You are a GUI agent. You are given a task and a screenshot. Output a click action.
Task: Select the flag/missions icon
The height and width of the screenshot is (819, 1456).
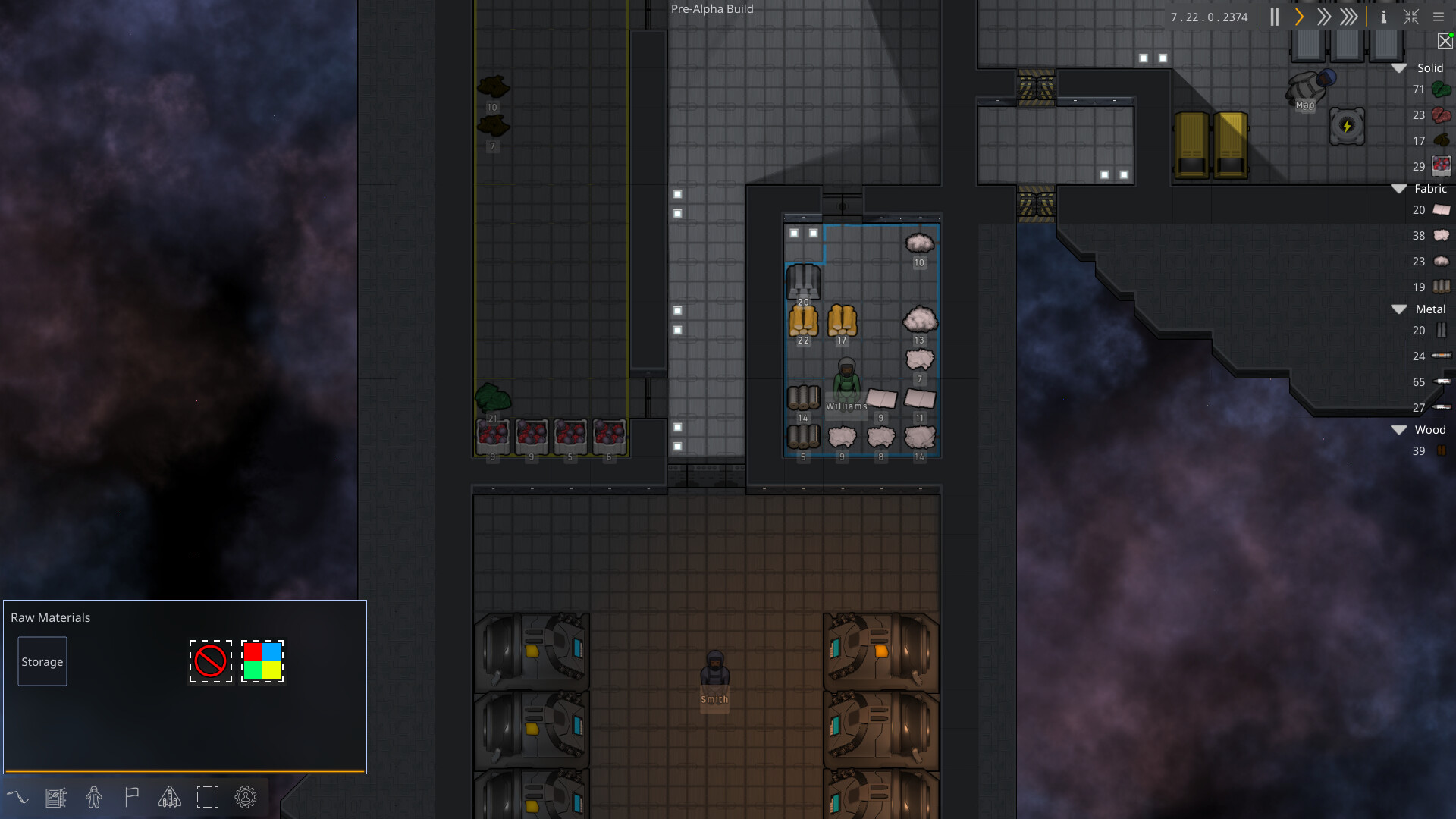click(x=132, y=797)
